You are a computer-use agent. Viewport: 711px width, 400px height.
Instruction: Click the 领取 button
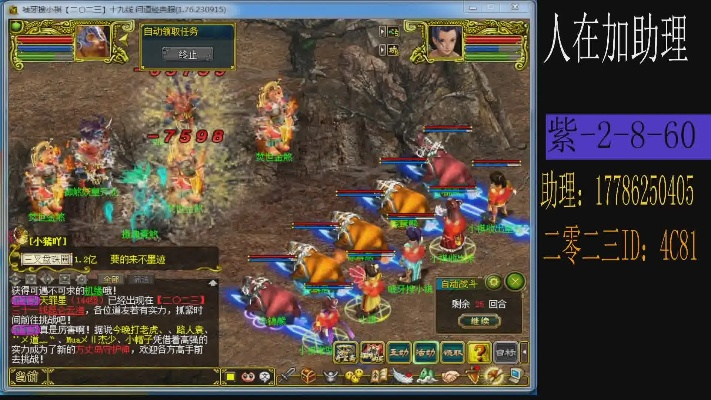(x=453, y=351)
